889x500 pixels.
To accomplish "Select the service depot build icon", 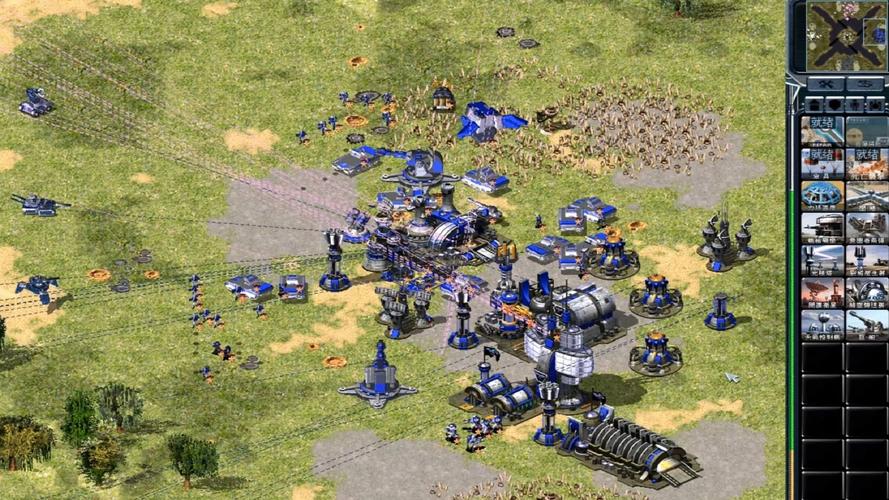I will [x=822, y=228].
